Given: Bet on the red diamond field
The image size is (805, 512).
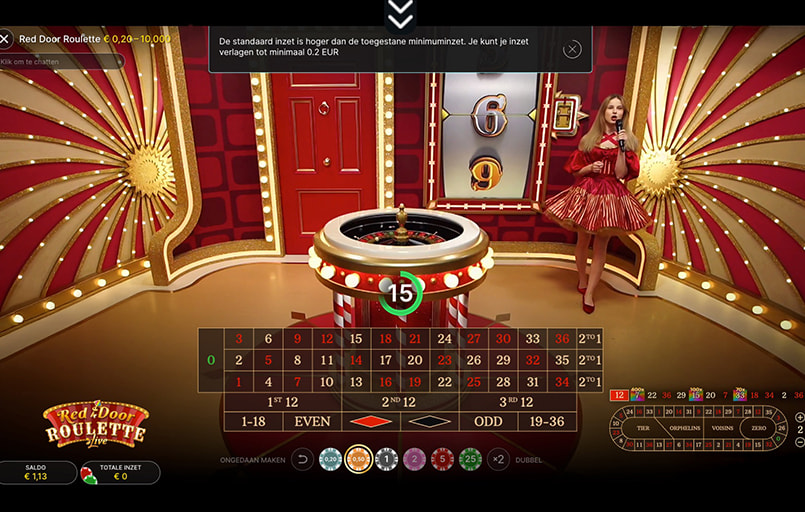Looking at the screenshot, I should pyautogui.click(x=370, y=421).
